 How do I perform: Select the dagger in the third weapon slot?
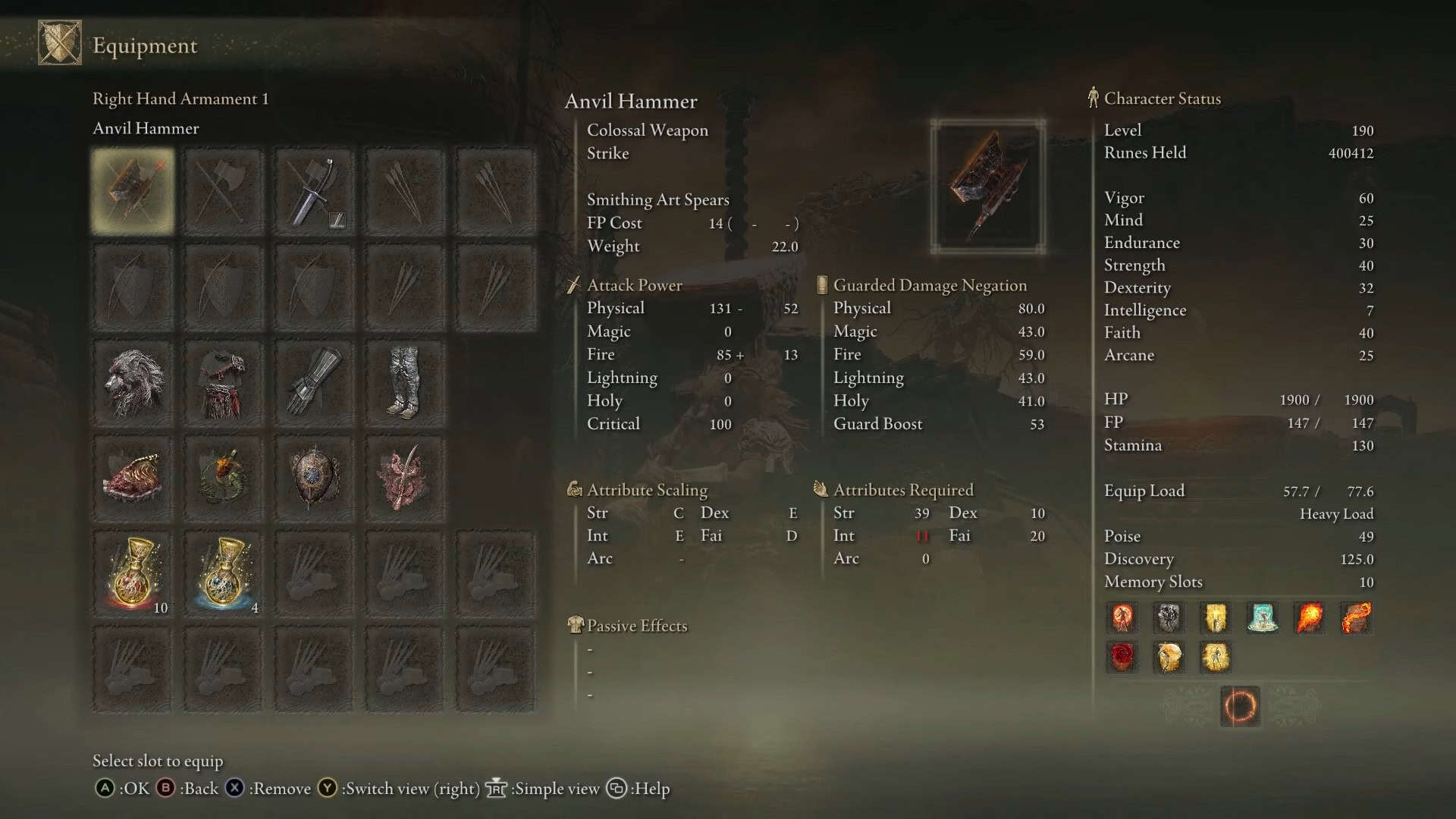point(314,190)
